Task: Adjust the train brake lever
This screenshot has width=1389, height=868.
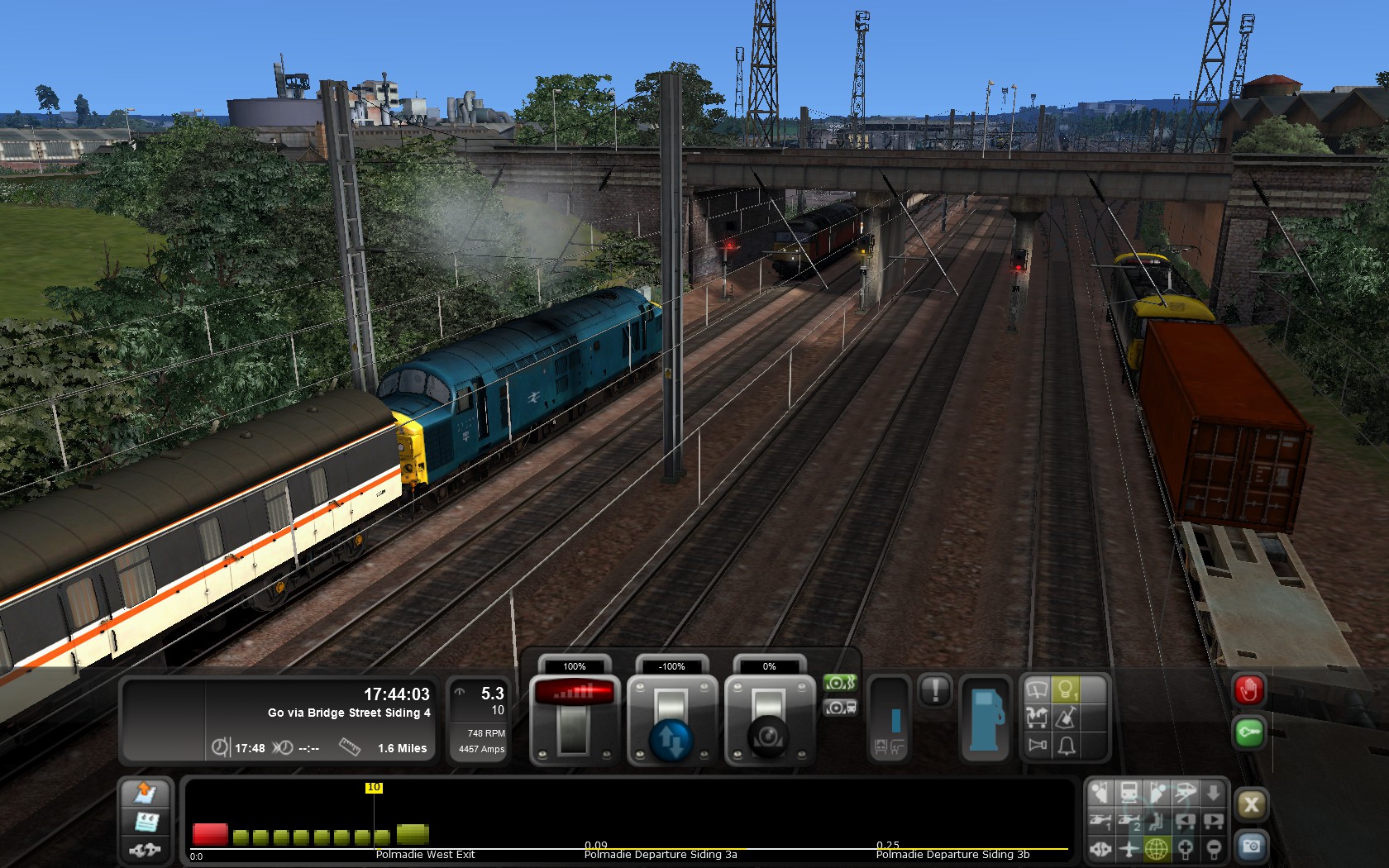Action: pyautogui.click(x=769, y=719)
